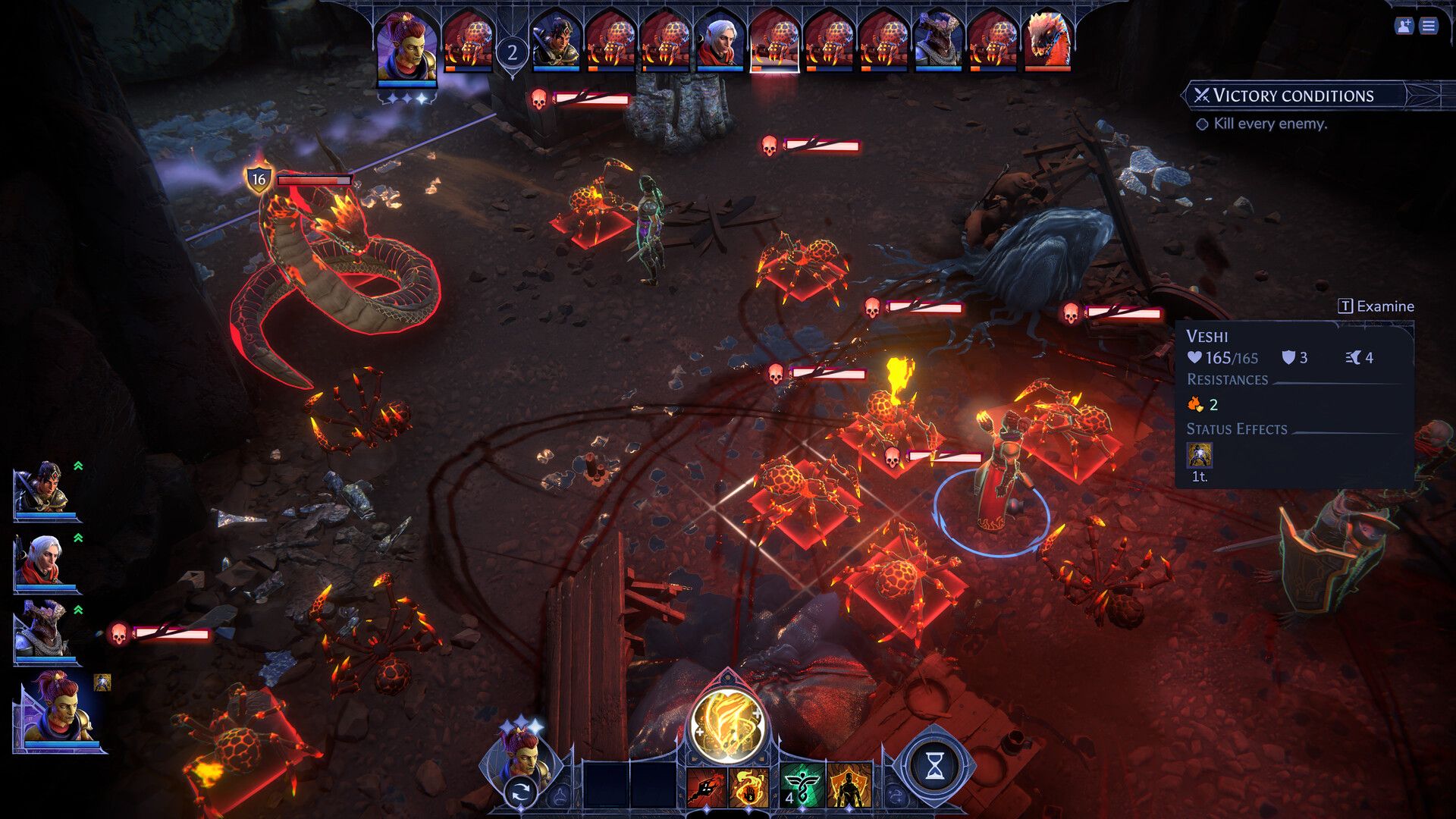Click the Resistances section header in Veshi's panel
1456x819 pixels.
(1228, 380)
